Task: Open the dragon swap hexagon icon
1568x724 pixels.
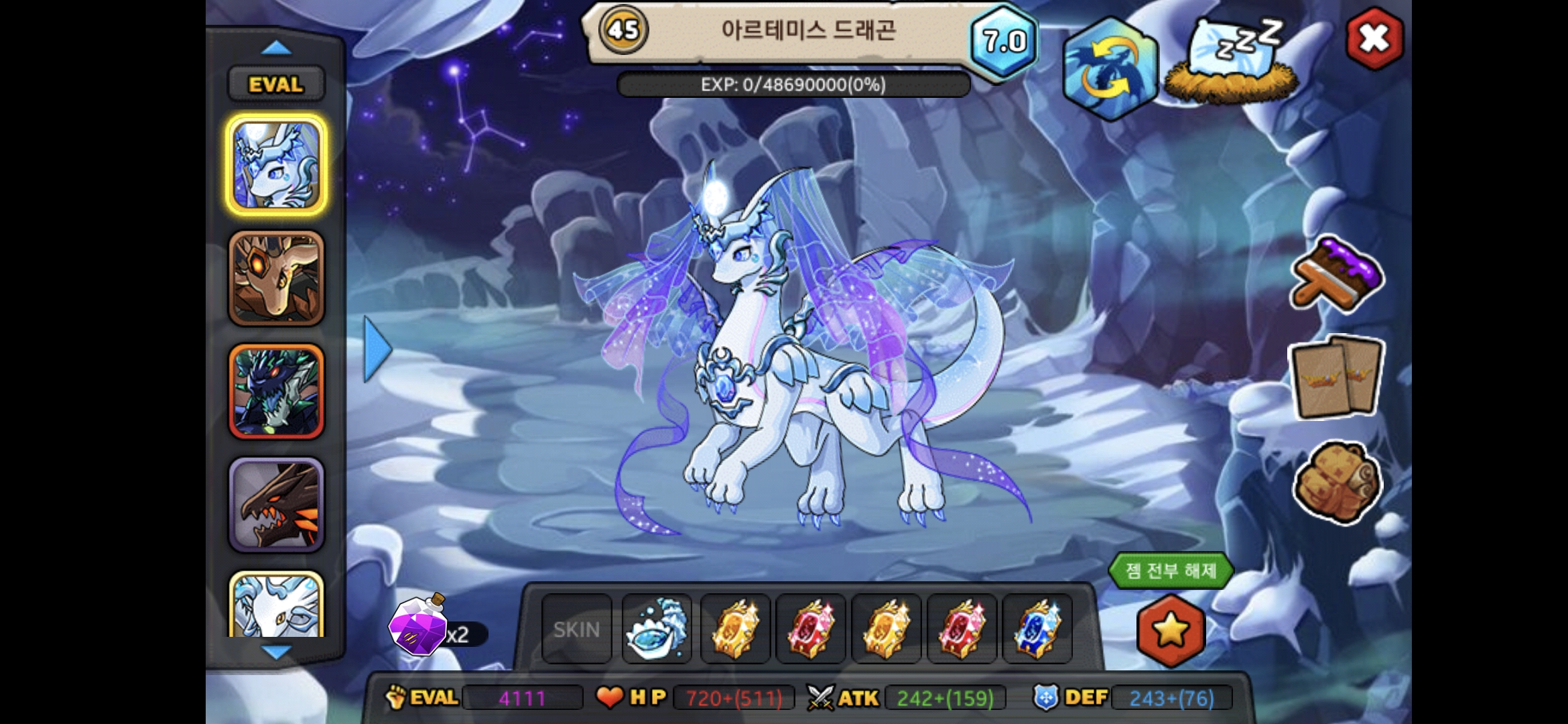Action: pos(1110,69)
